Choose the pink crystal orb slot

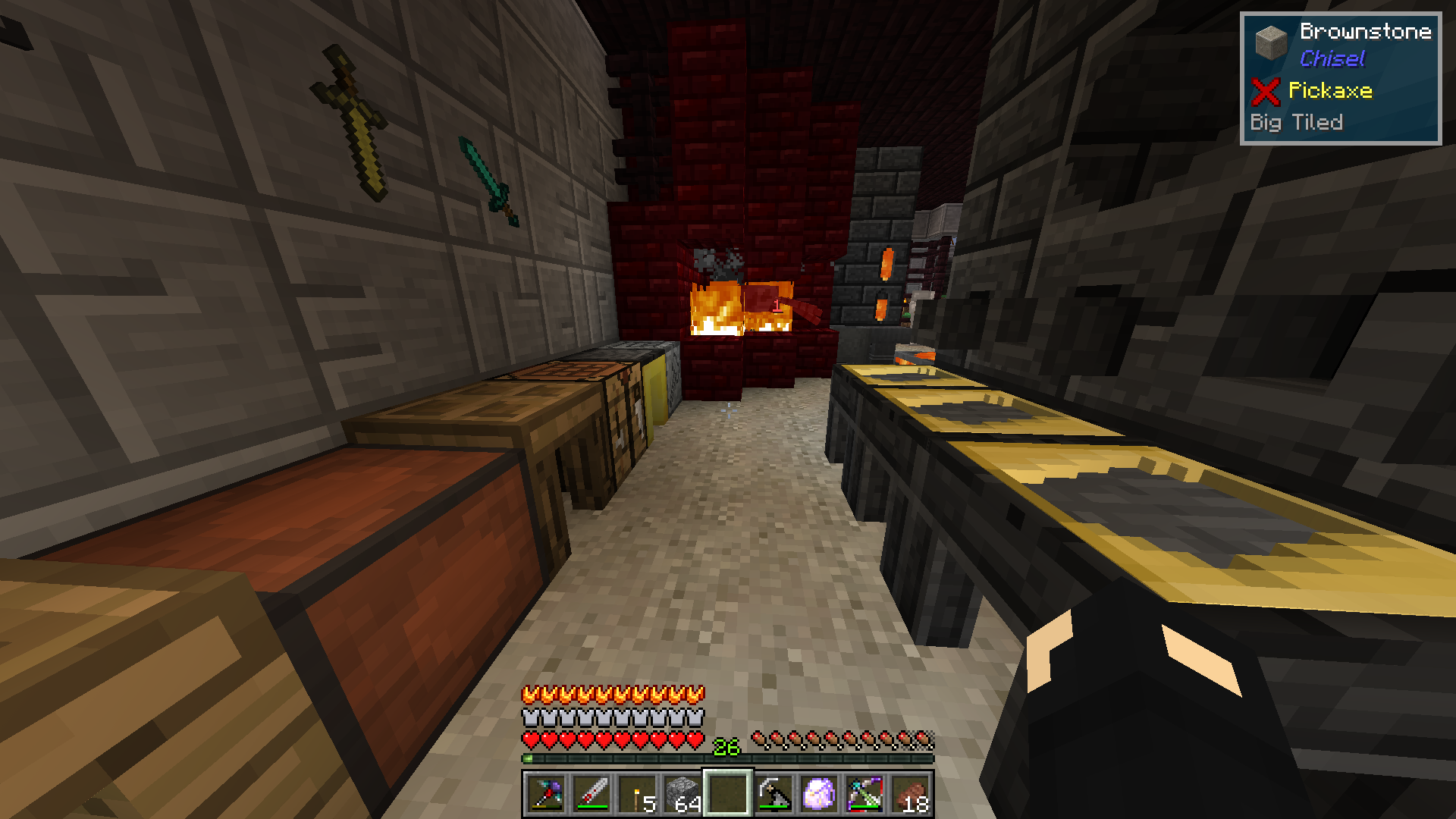(819, 794)
